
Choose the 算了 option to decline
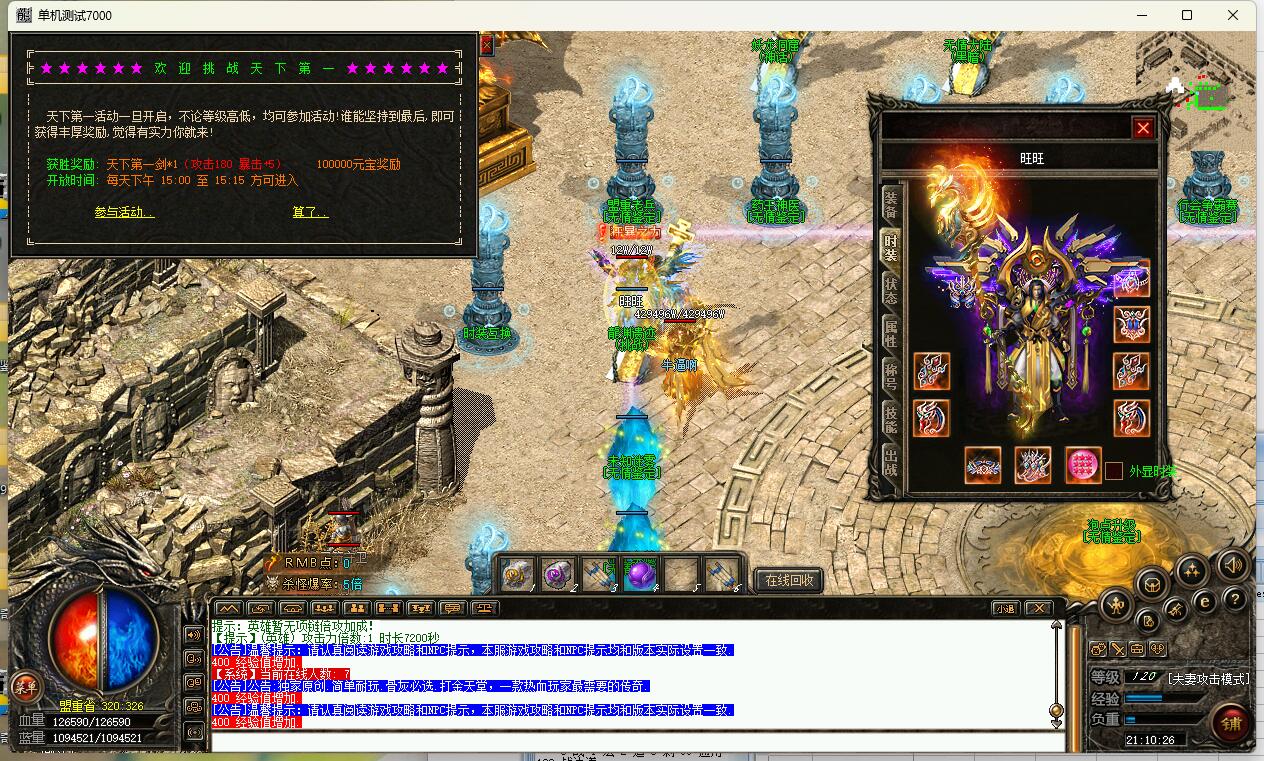310,212
